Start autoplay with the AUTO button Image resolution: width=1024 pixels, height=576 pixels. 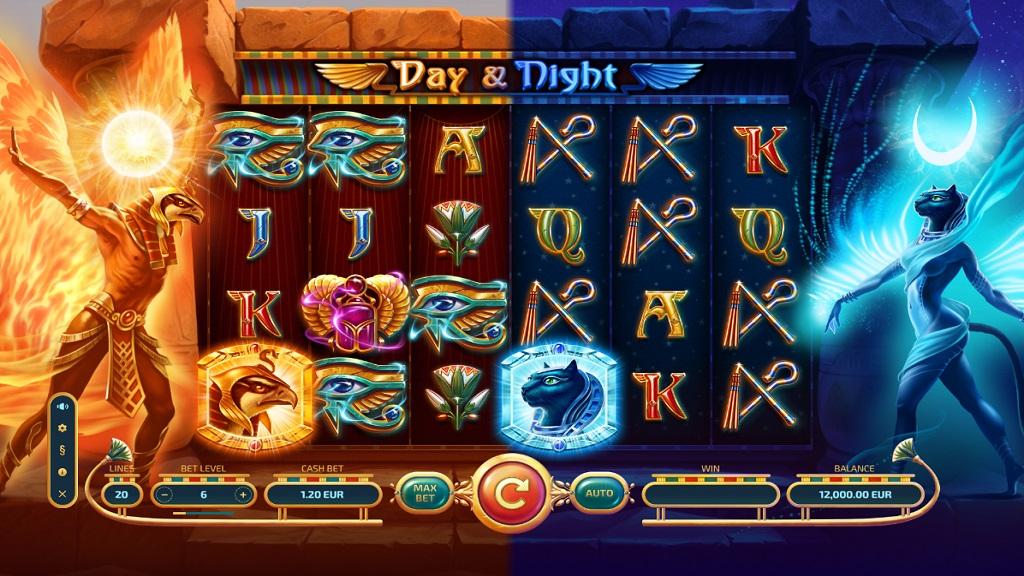[x=599, y=492]
